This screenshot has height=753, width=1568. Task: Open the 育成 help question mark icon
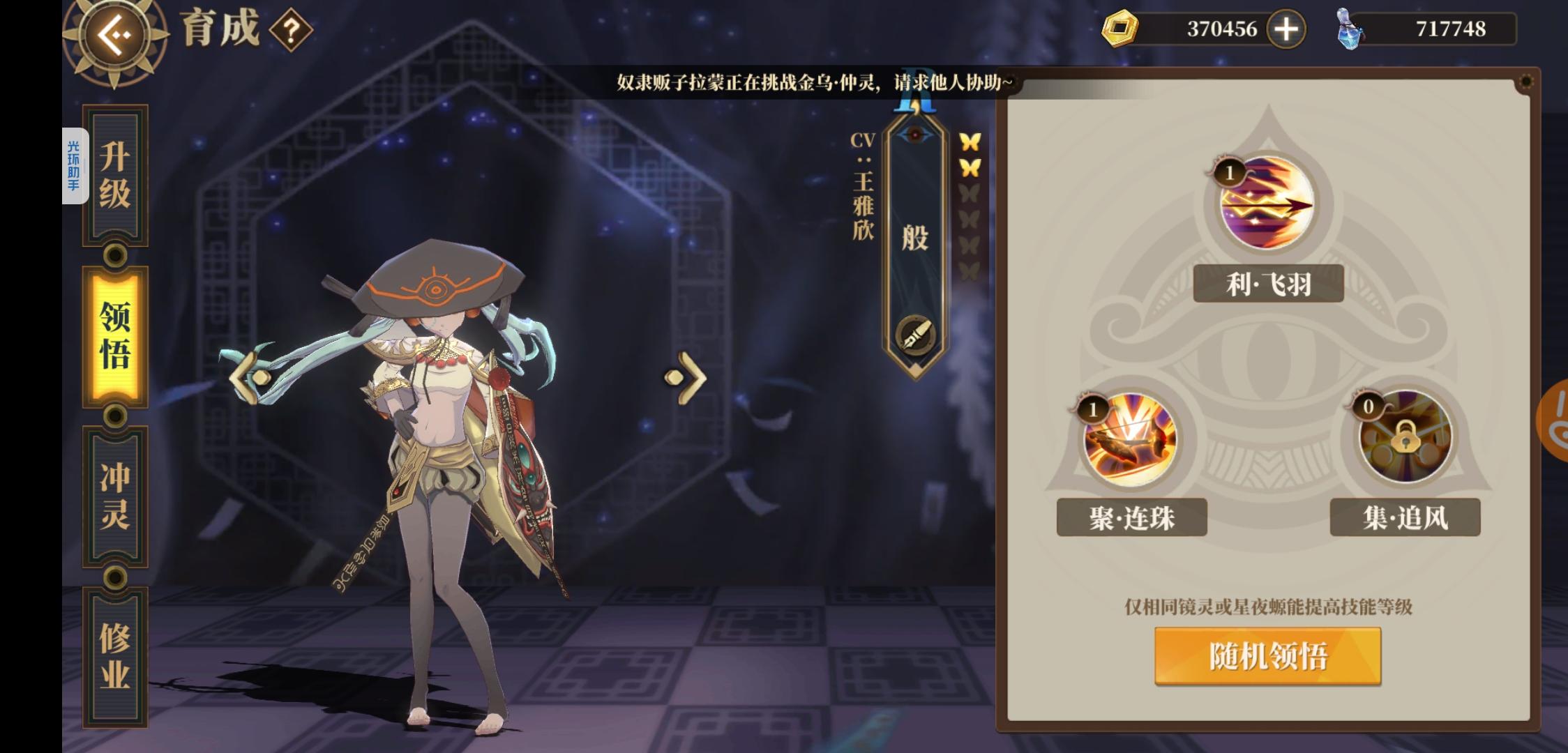292,31
